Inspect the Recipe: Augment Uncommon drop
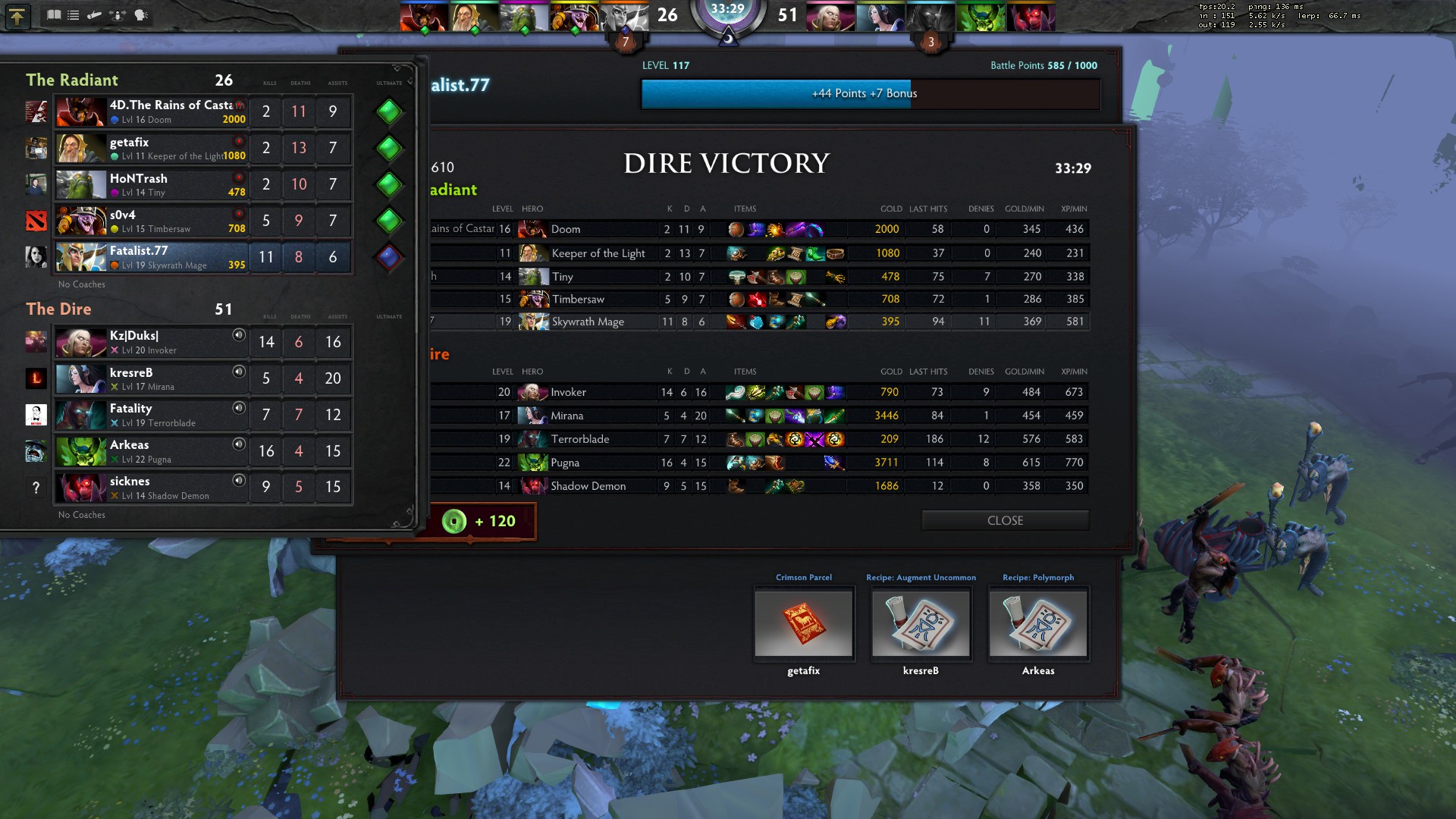 tap(921, 623)
